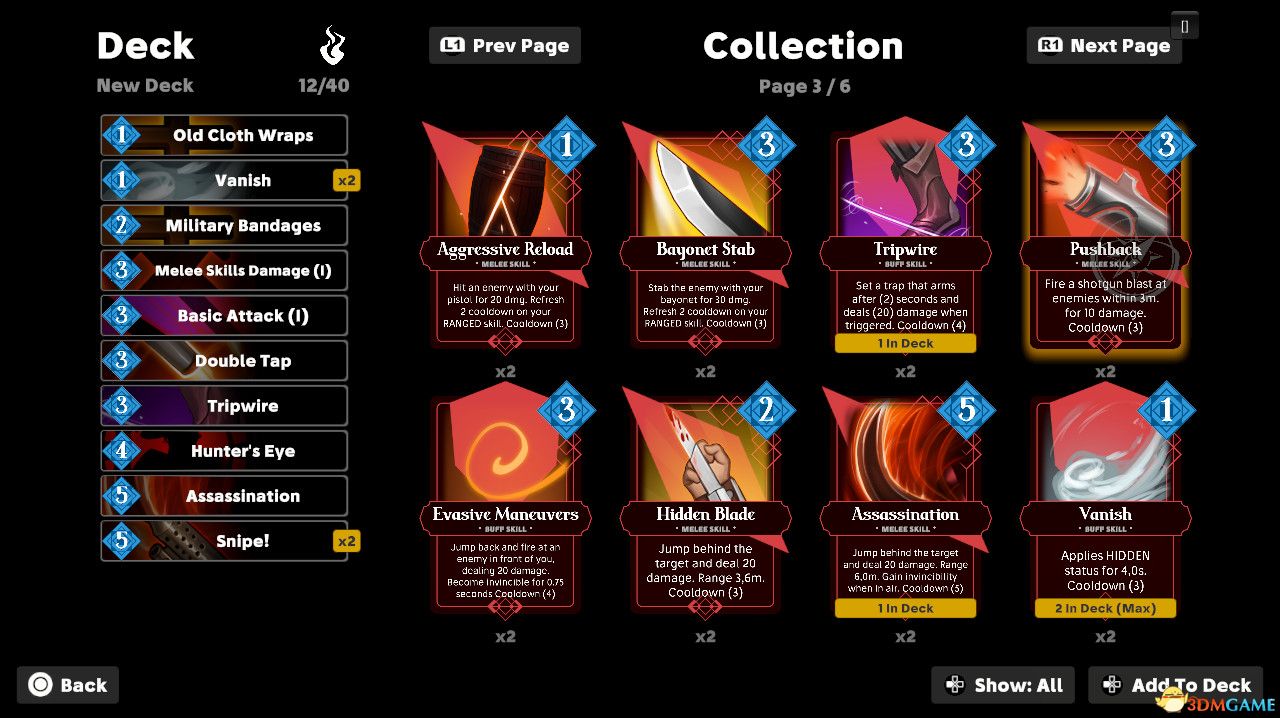1280x718 pixels.
Task: Pick the Vanish card in the collection
Action: 1105,505
